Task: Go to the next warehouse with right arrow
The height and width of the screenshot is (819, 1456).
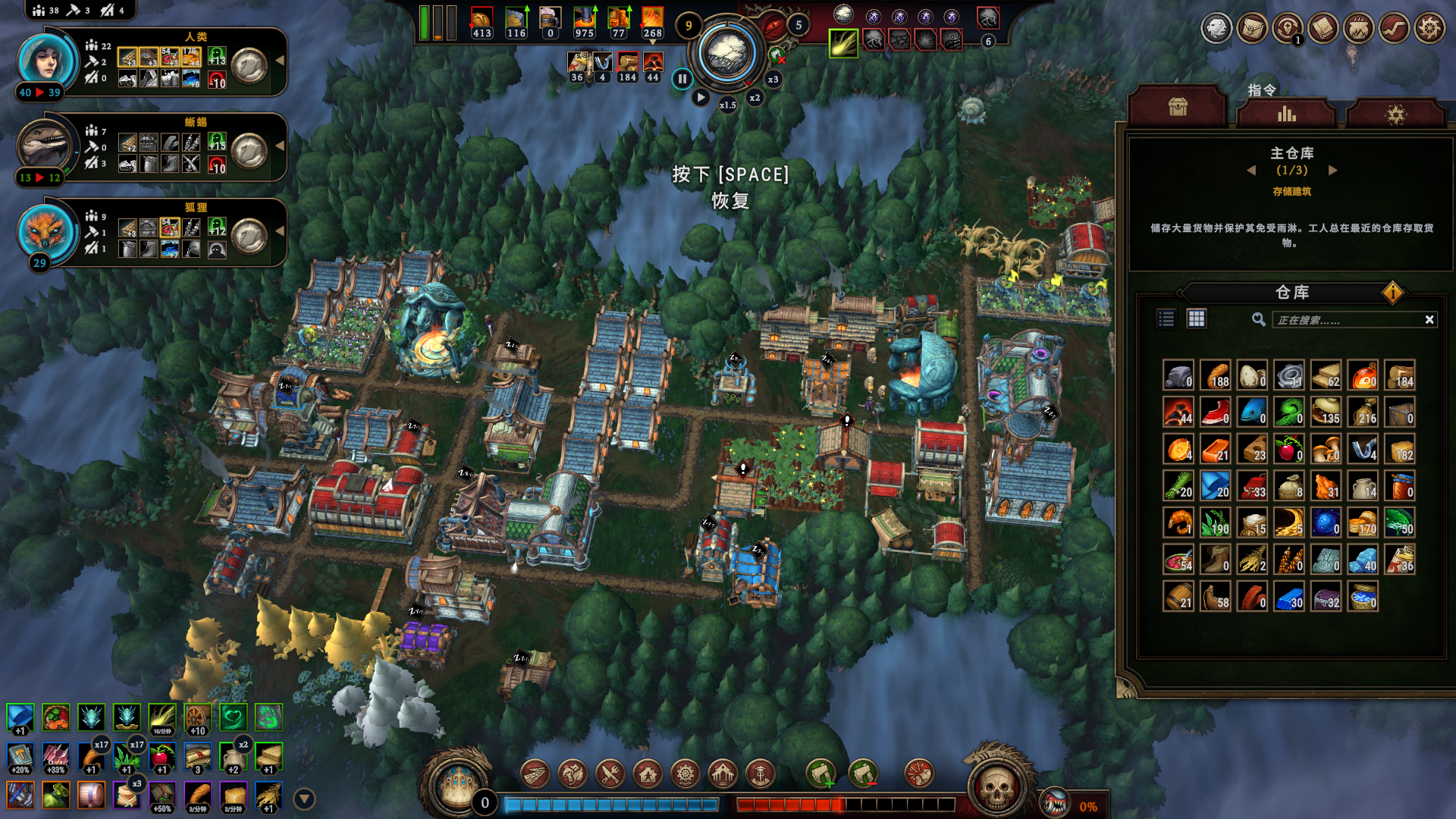Action: 1333,171
